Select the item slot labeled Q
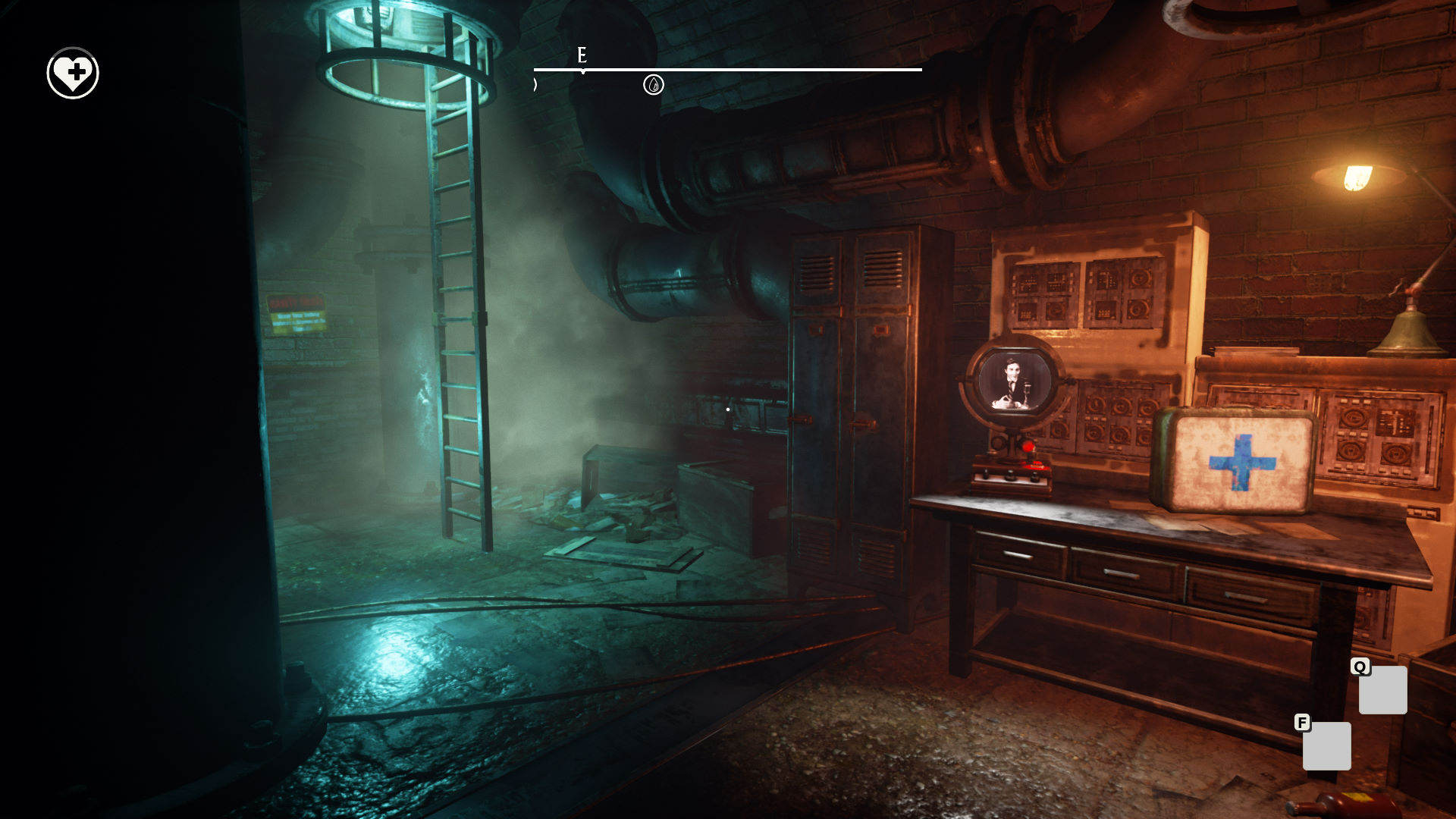The width and height of the screenshot is (1456, 819). [x=1382, y=690]
